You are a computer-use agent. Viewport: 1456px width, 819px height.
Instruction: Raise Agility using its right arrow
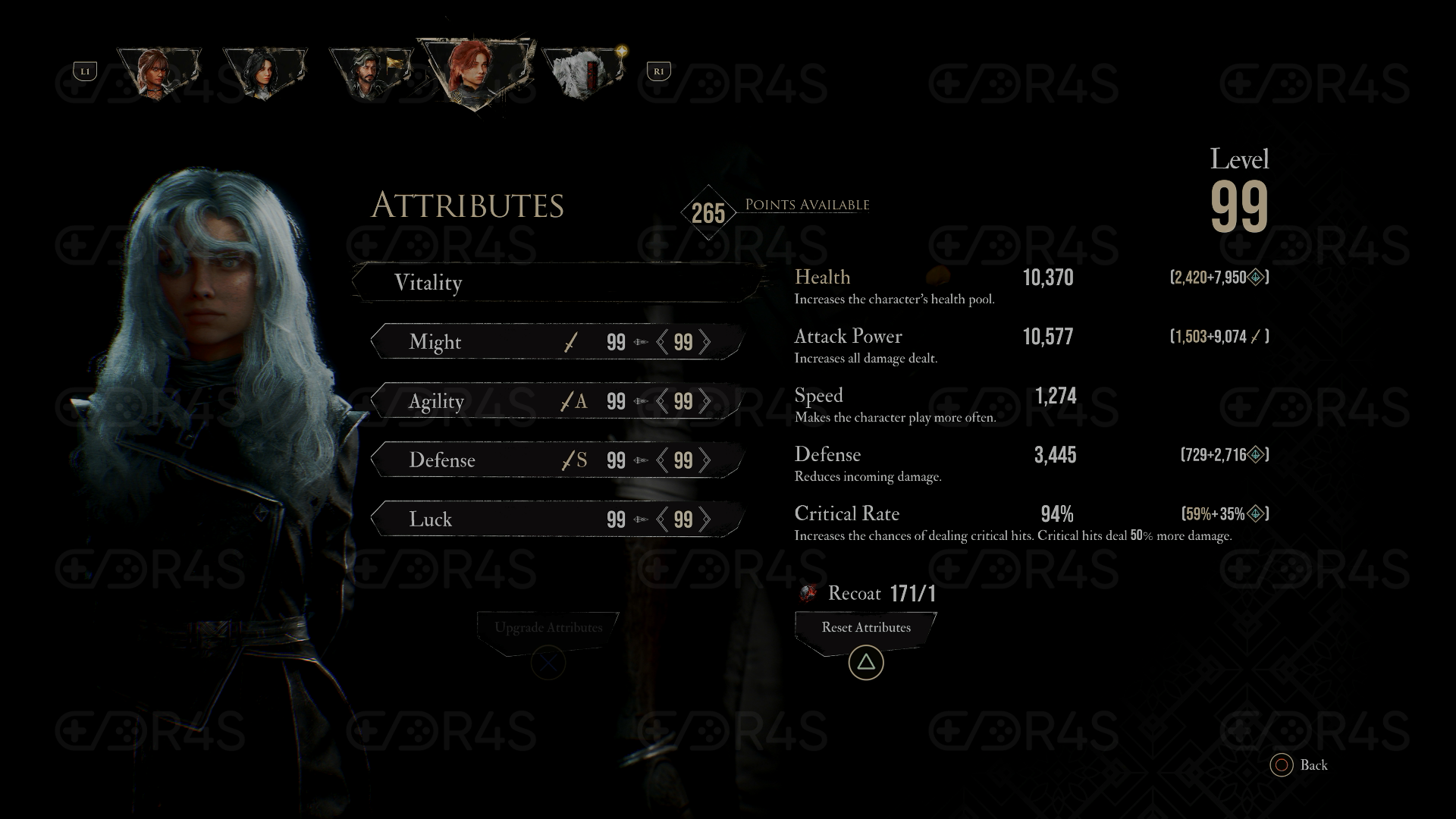[x=705, y=401]
